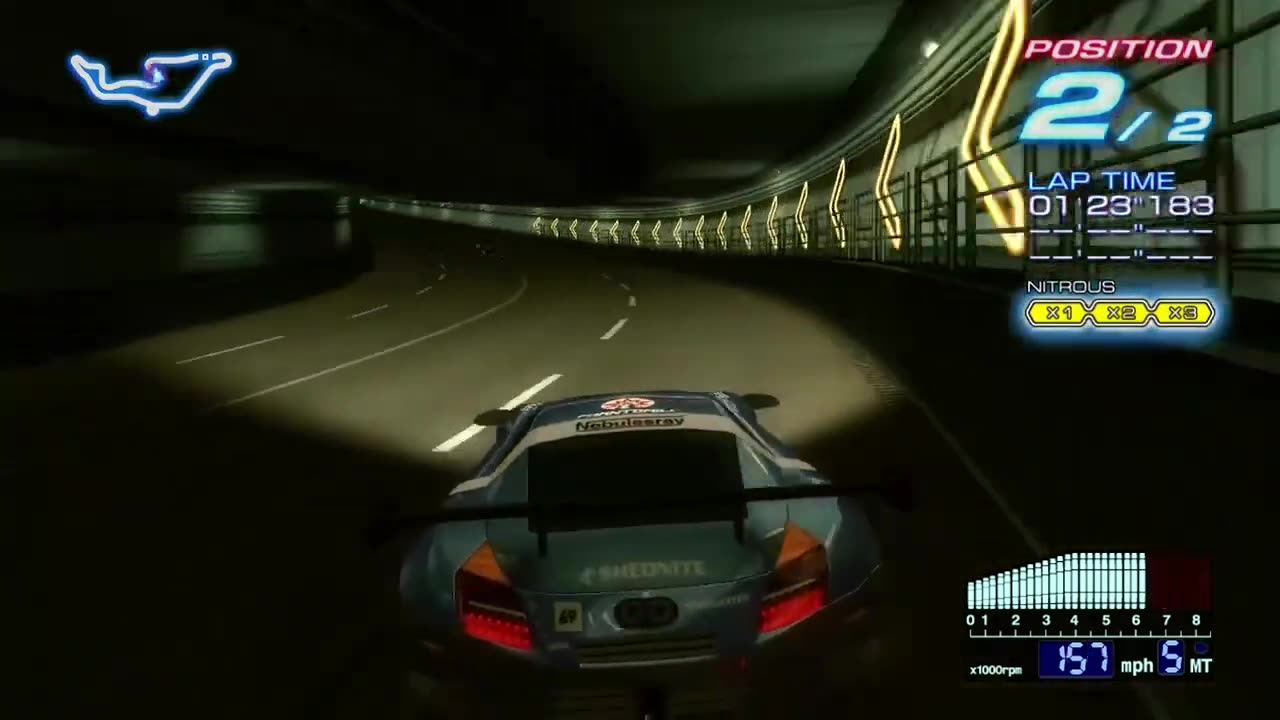The height and width of the screenshot is (720, 1280).
Task: Toggle the NITROUS heading above the charge gauges
Action: [x=1070, y=287]
